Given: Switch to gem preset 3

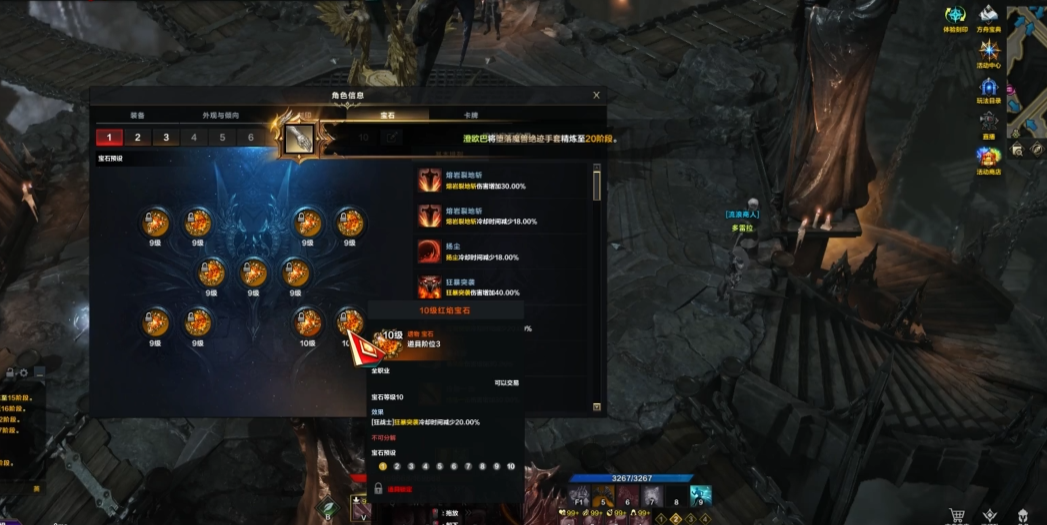Looking at the screenshot, I should point(166,138).
